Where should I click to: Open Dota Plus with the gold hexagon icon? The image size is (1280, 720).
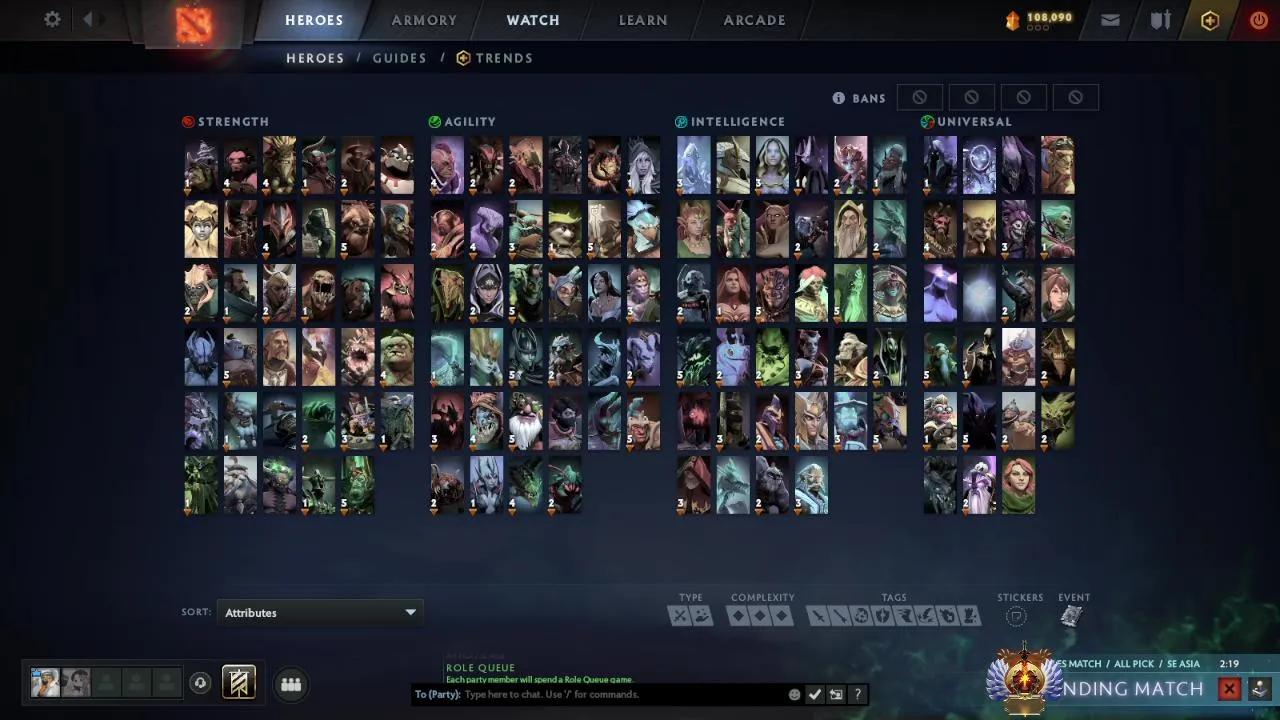1209,20
